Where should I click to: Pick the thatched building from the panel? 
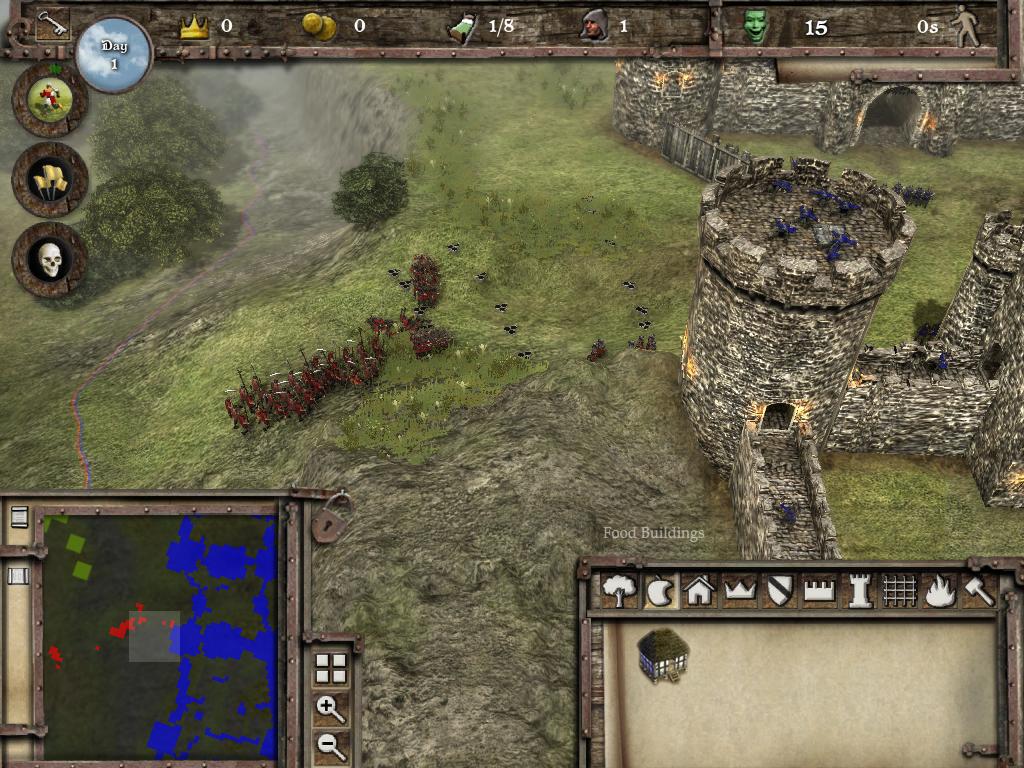click(x=661, y=655)
